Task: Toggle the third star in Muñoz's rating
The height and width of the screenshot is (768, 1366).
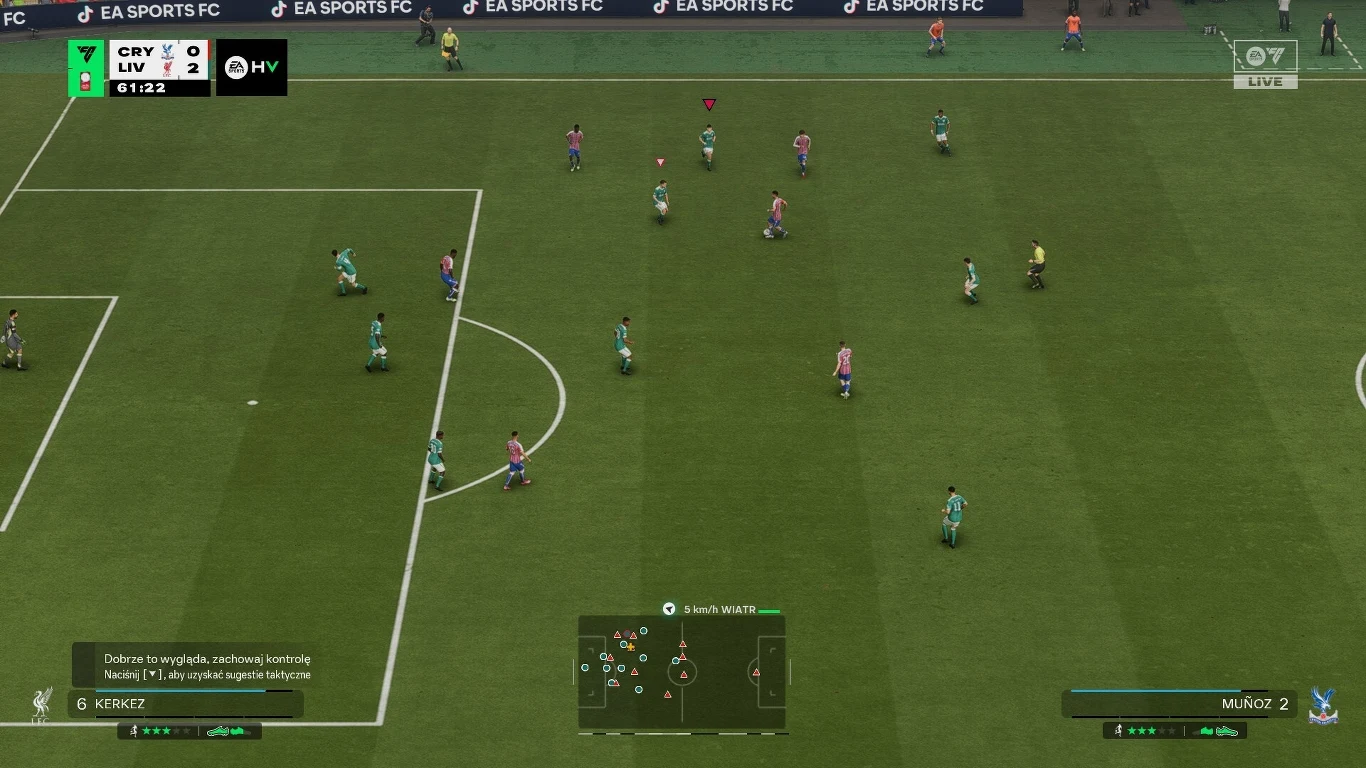Action: pyautogui.click(x=1152, y=731)
